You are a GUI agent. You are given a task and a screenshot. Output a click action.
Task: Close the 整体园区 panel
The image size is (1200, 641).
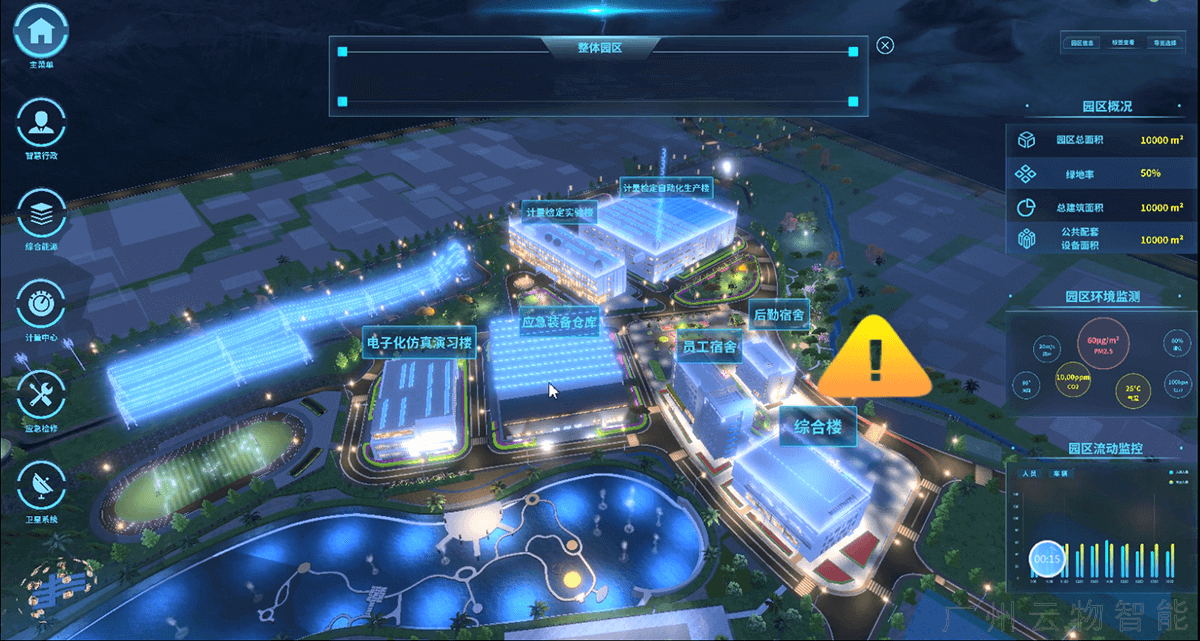tap(884, 45)
